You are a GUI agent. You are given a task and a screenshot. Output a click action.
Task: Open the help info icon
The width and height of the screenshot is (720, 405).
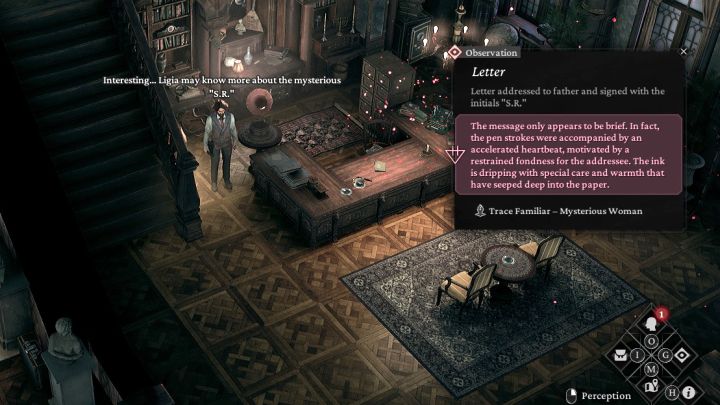tap(688, 392)
